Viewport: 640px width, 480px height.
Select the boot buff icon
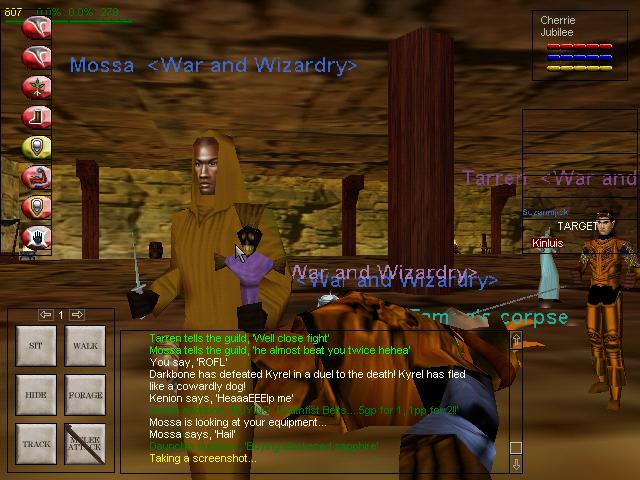[x=37, y=117]
